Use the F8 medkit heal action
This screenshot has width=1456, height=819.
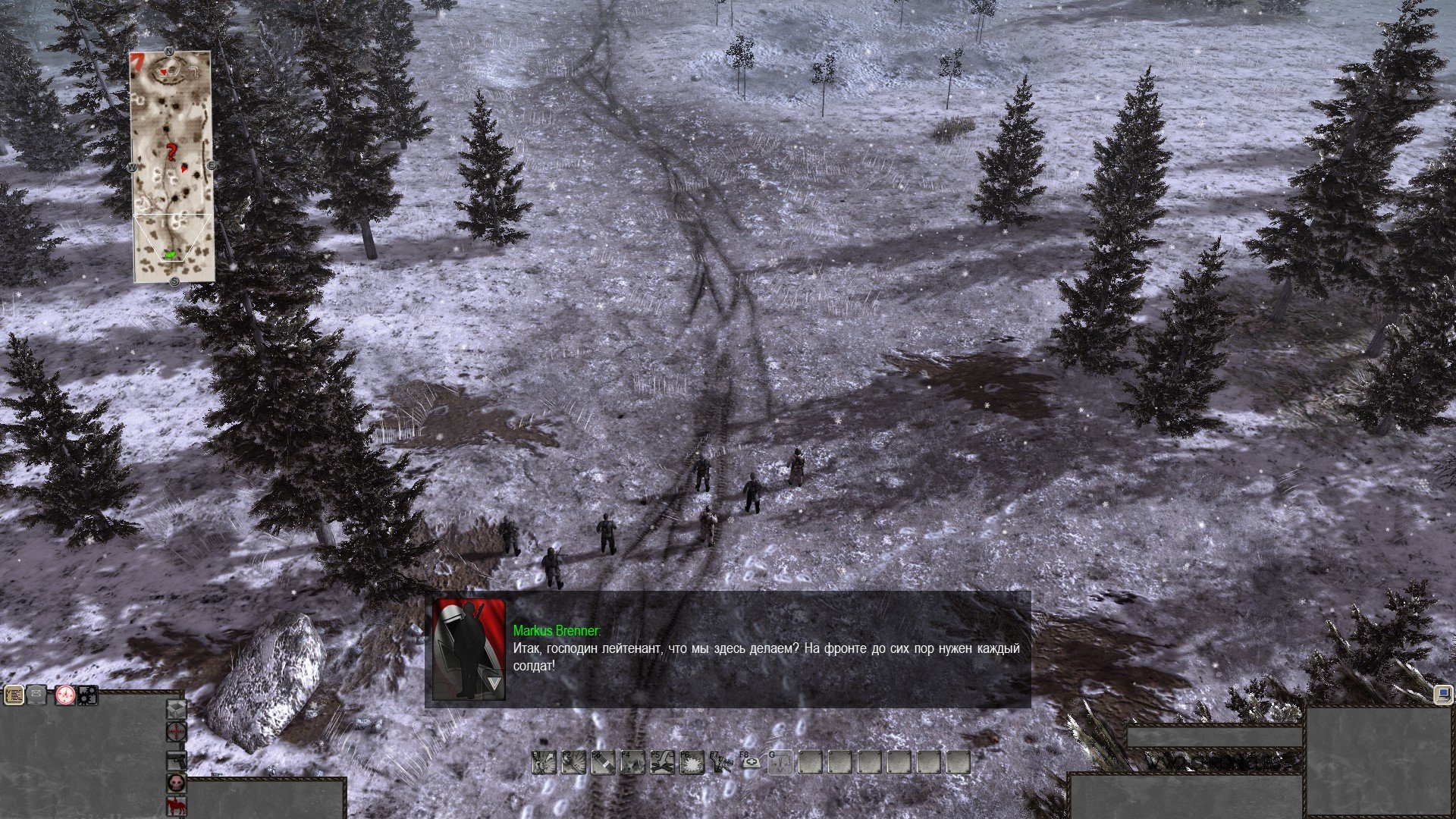tap(751, 763)
